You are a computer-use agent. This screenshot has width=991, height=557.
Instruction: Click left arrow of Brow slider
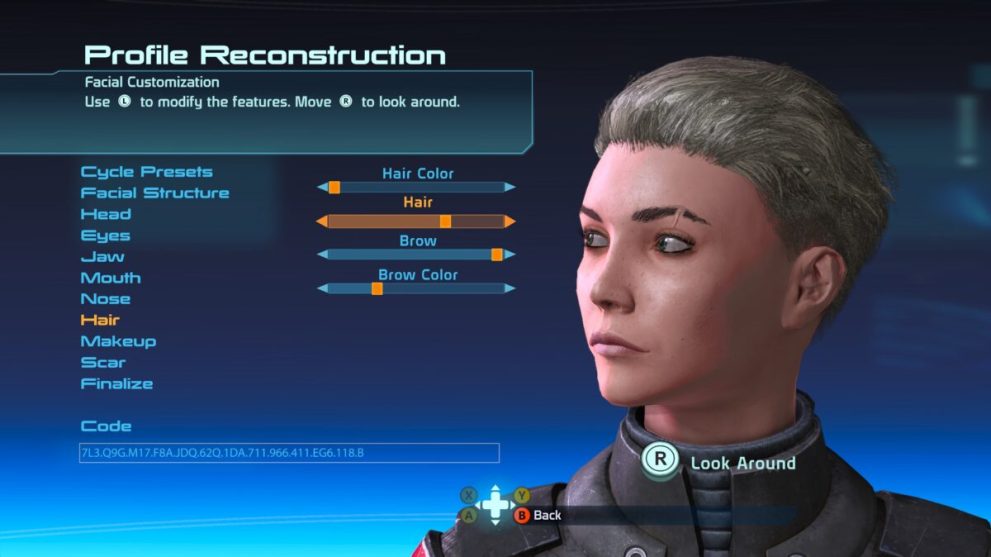click(x=322, y=255)
